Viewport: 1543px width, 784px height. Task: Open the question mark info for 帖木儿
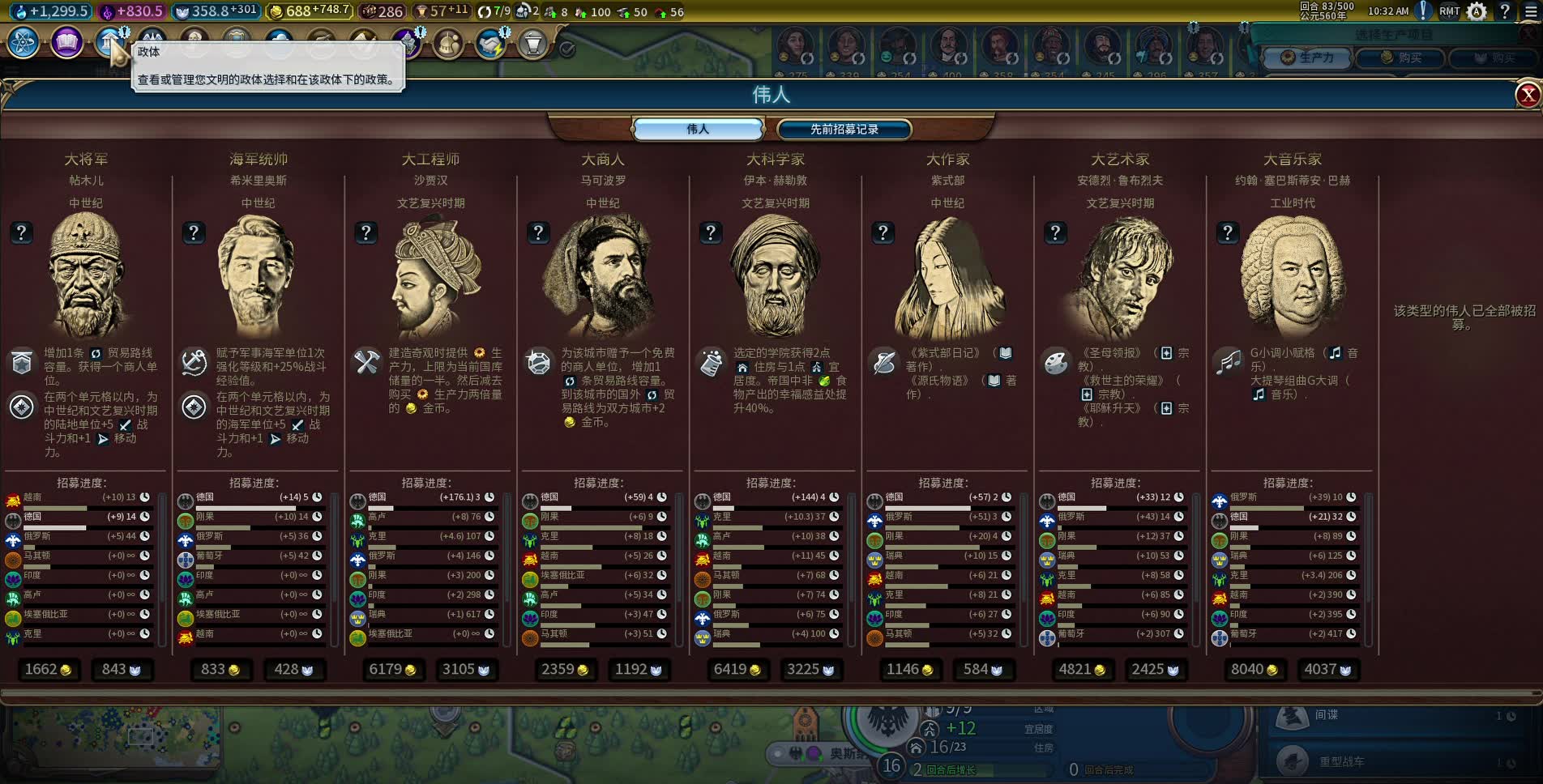point(22,233)
